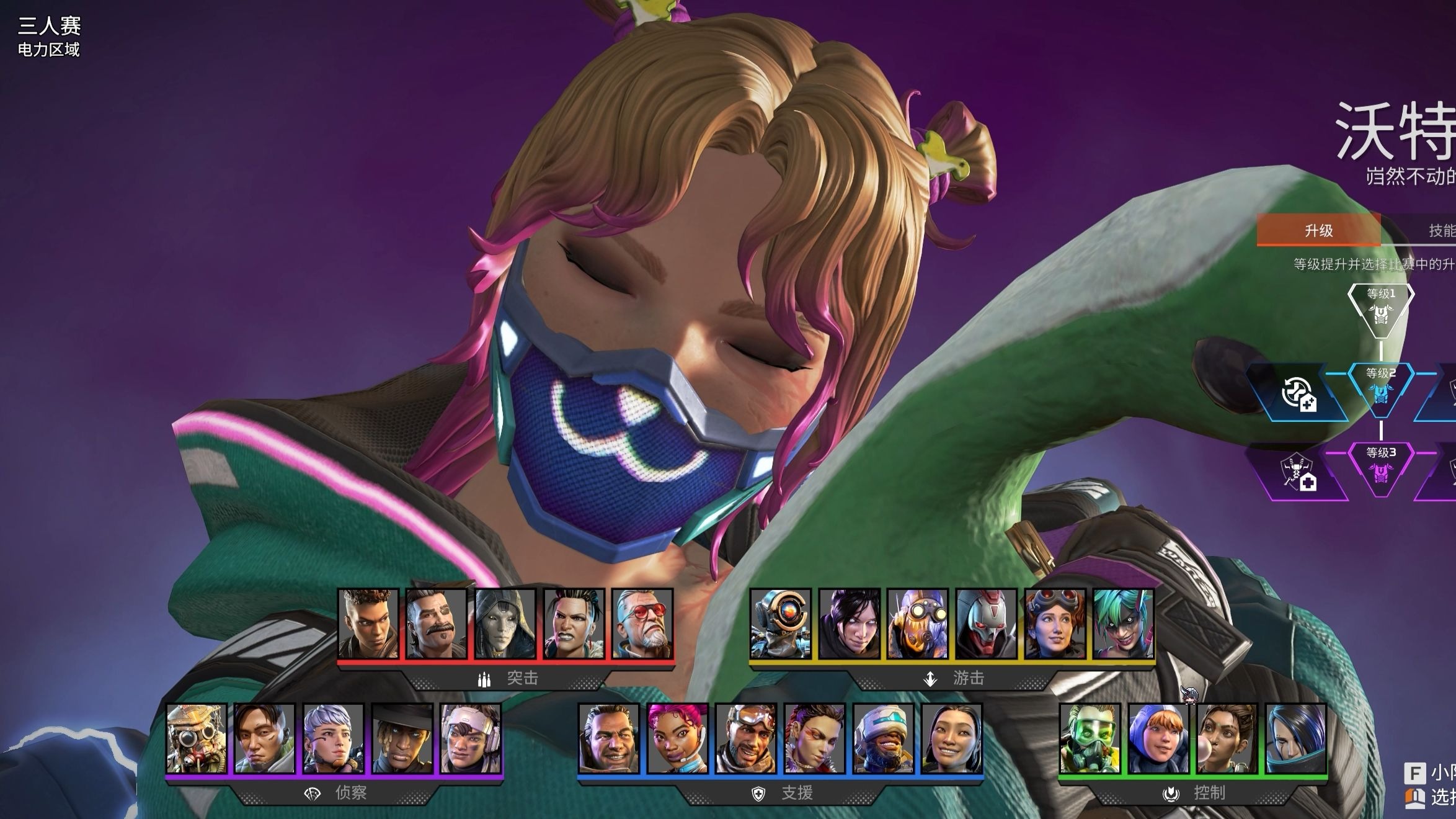1456x819 pixels.
Task: Choose Gibraltar from the support row
Action: (609, 738)
